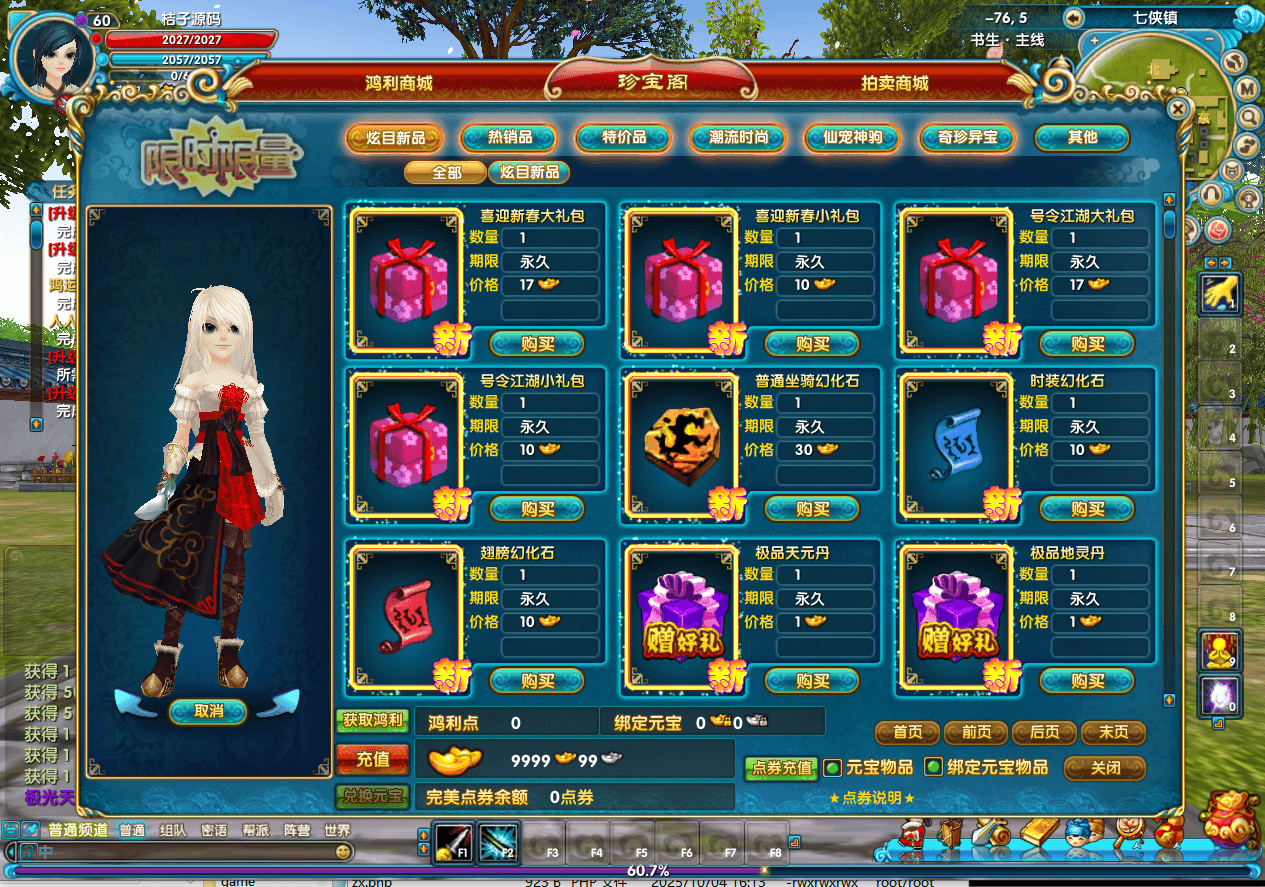1265x887 pixels.
Task: Show the 全部 sub-filter
Action: click(x=446, y=172)
